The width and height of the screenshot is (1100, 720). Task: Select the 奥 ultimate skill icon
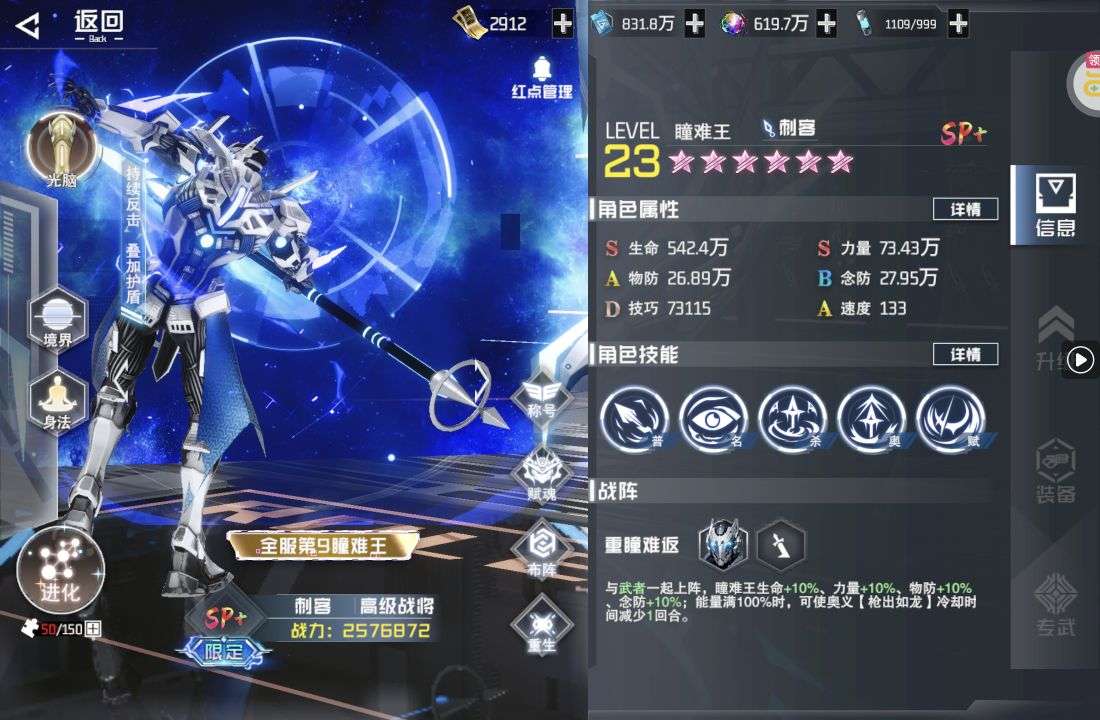(872, 418)
